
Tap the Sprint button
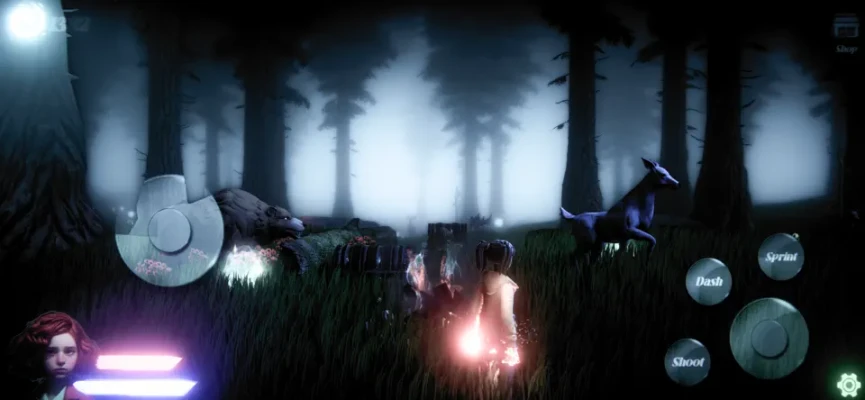(780, 256)
